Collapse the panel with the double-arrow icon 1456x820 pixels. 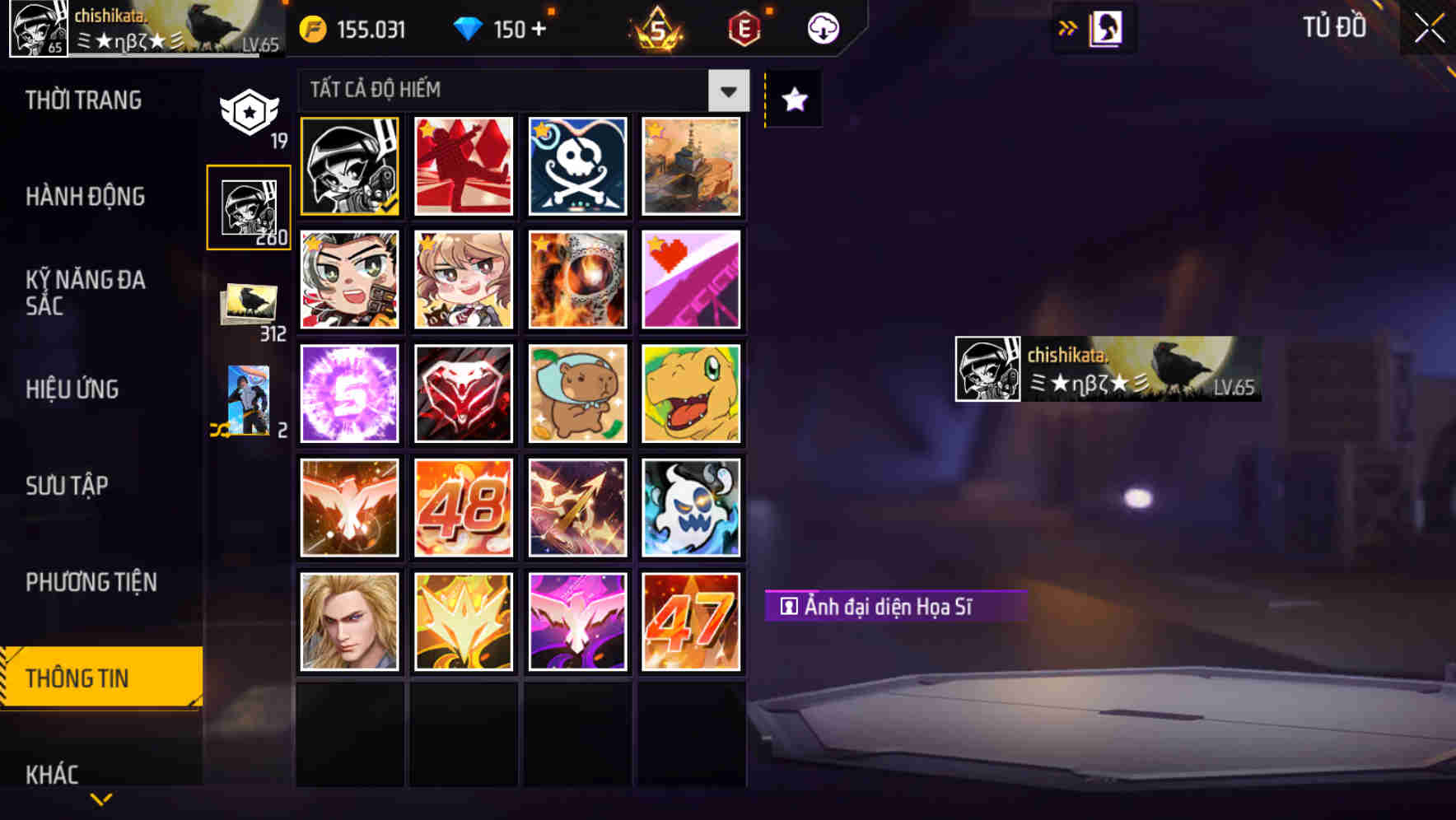click(1066, 27)
